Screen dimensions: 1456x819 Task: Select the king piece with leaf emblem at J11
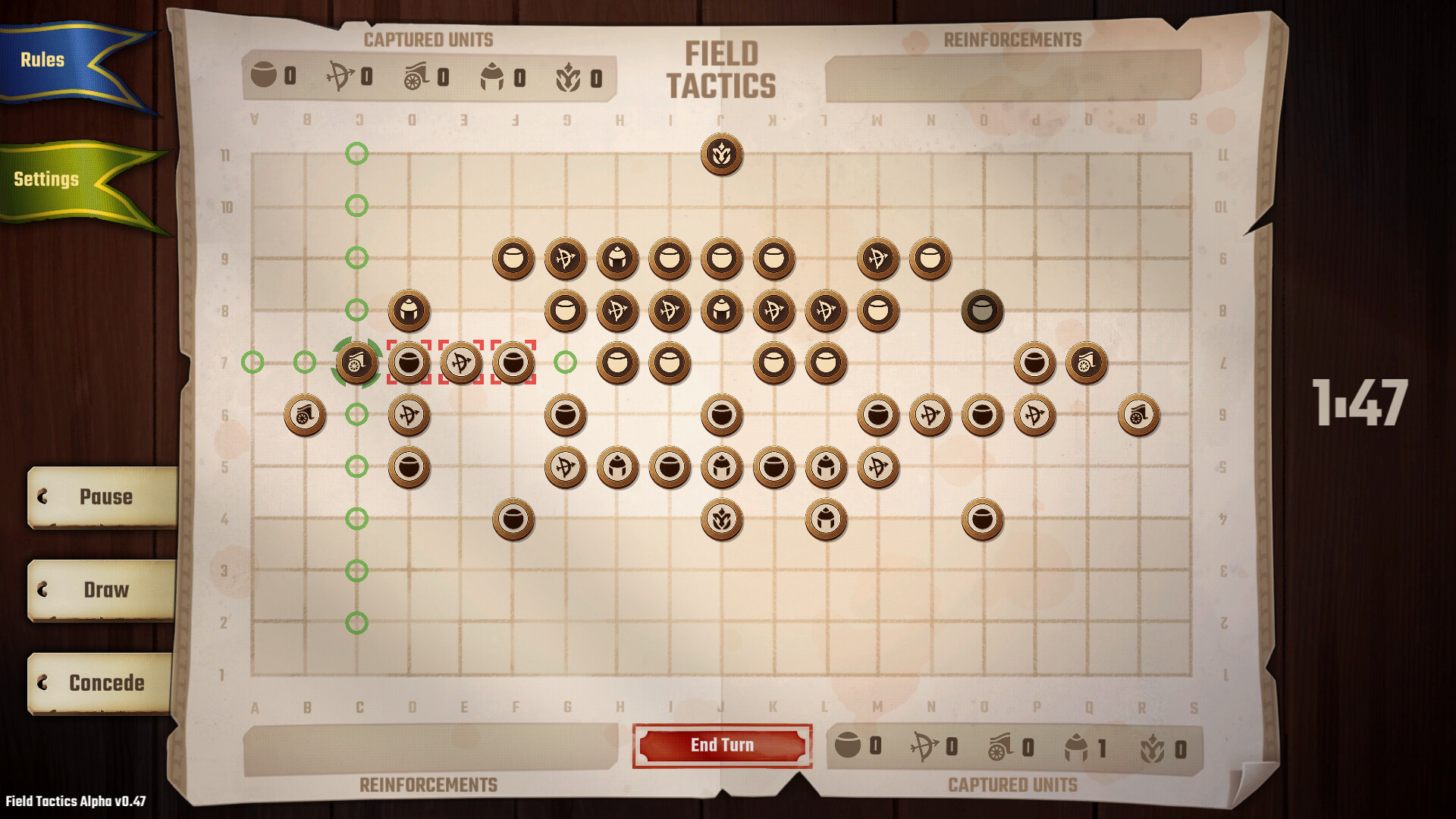tap(722, 154)
